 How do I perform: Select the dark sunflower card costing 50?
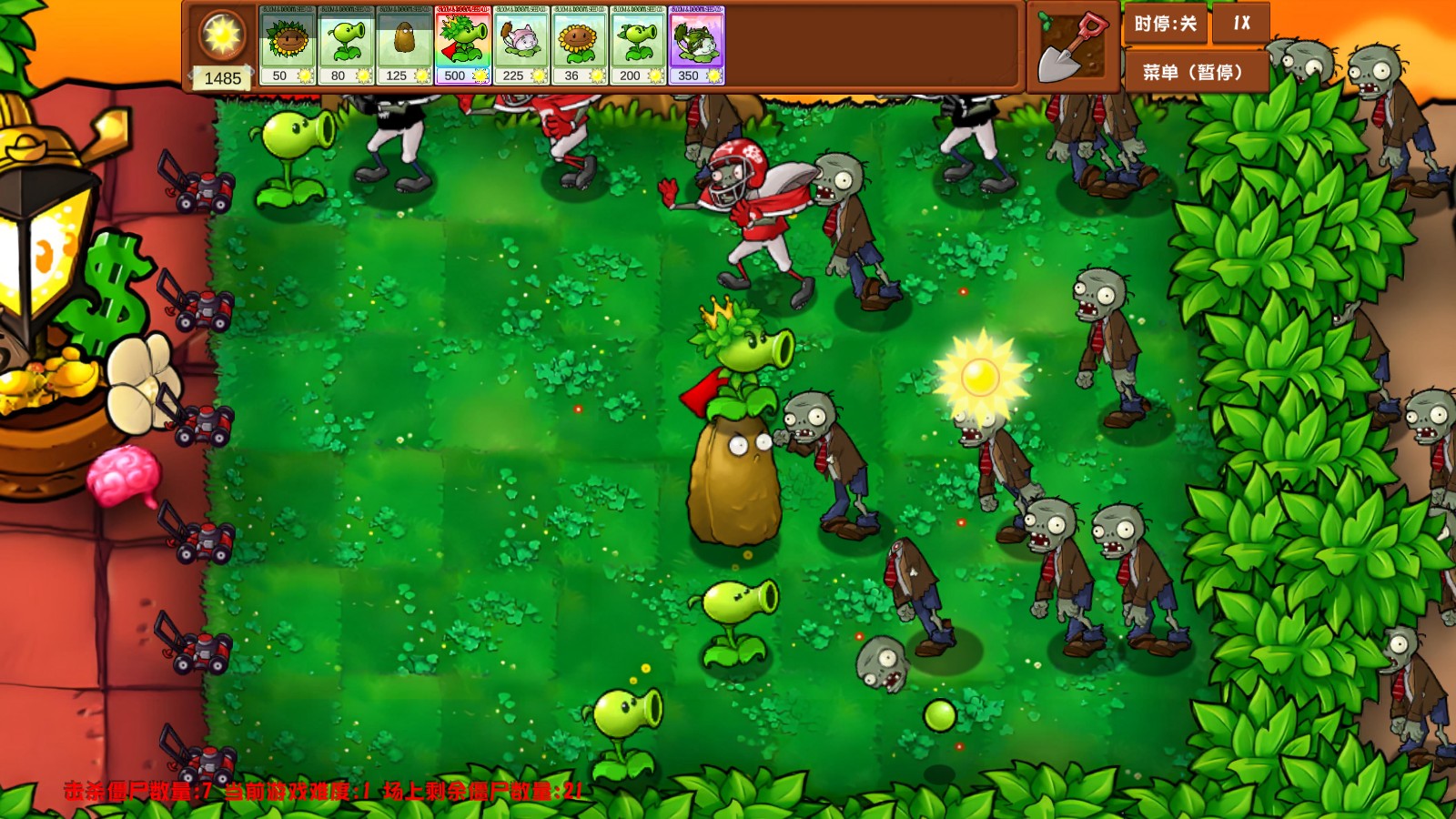pos(287,45)
